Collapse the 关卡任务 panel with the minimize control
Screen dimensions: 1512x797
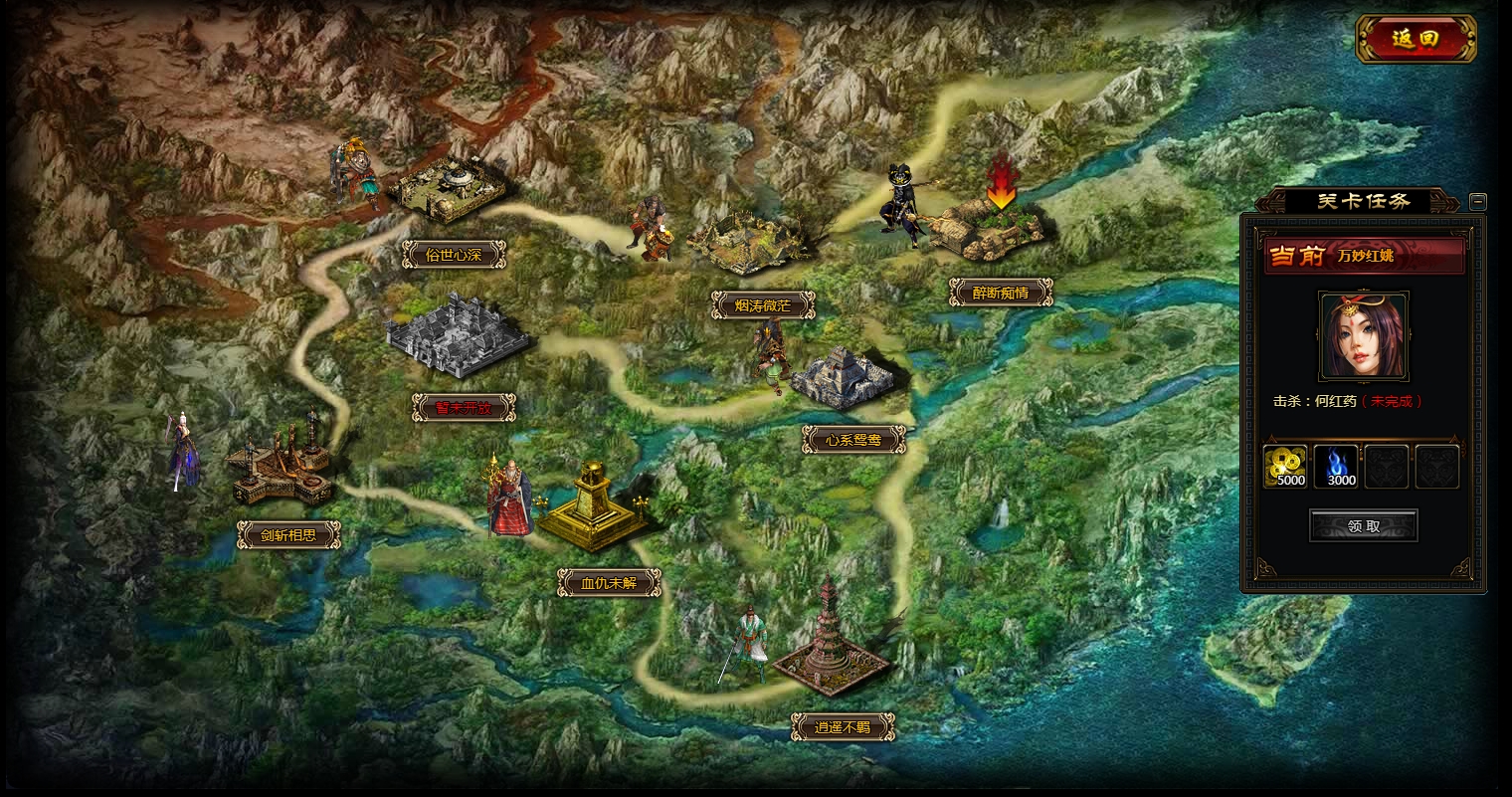[1478, 200]
